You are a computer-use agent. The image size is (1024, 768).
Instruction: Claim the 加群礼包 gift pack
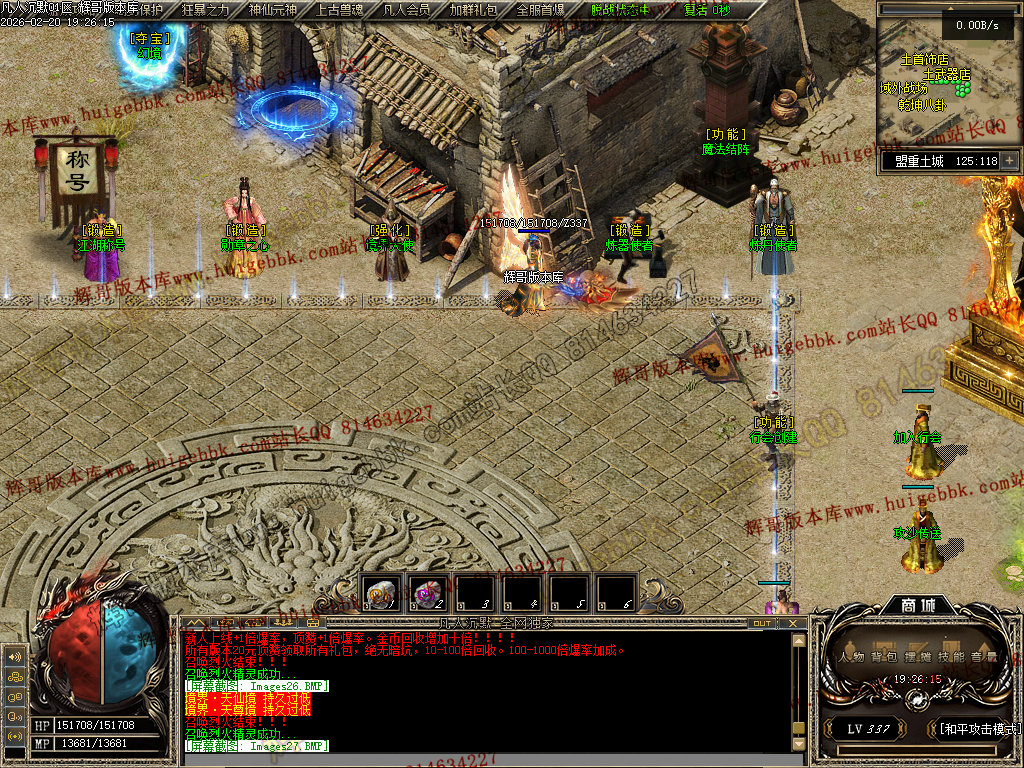(x=474, y=10)
